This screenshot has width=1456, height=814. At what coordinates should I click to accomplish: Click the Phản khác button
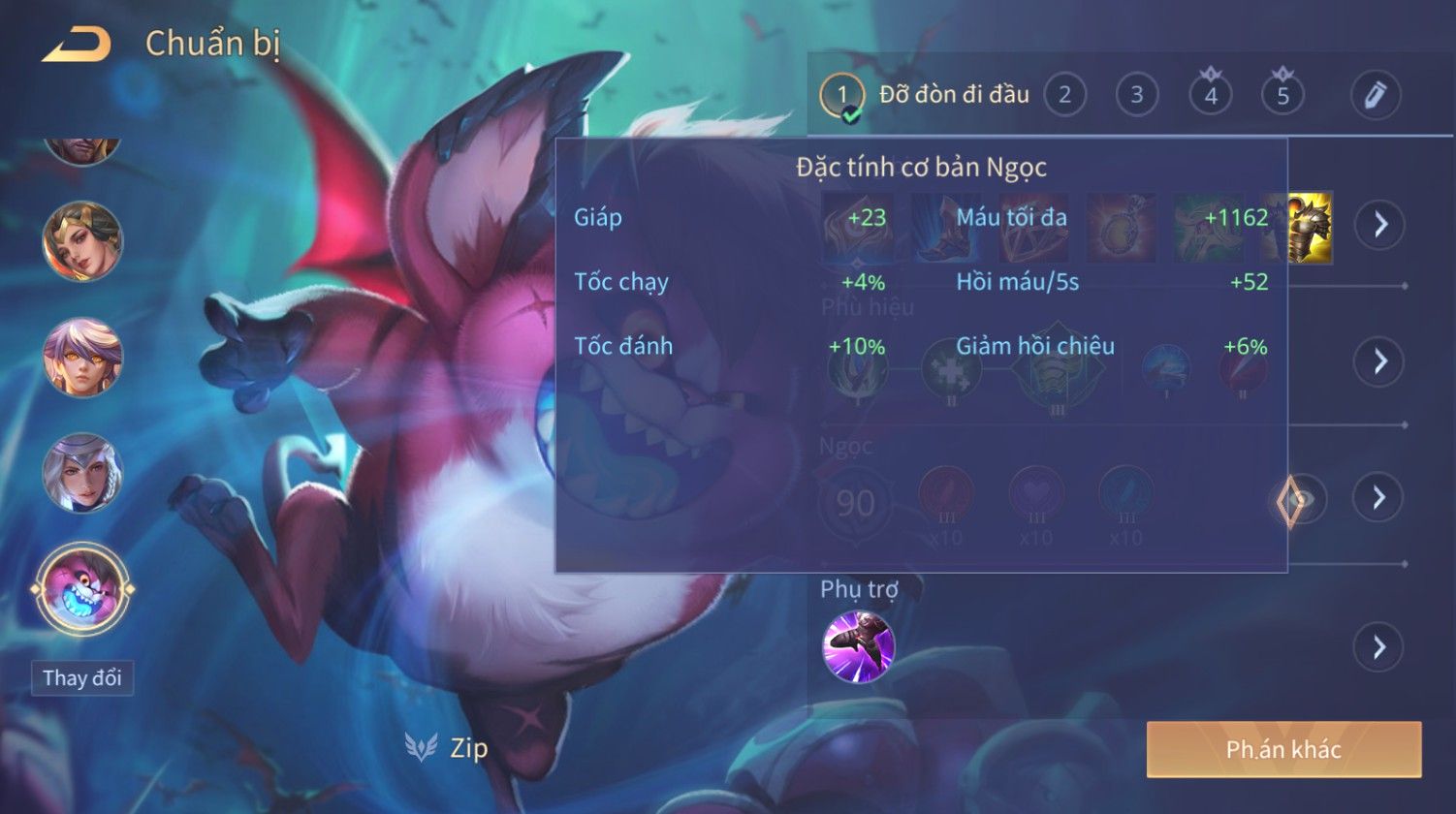point(1283,749)
